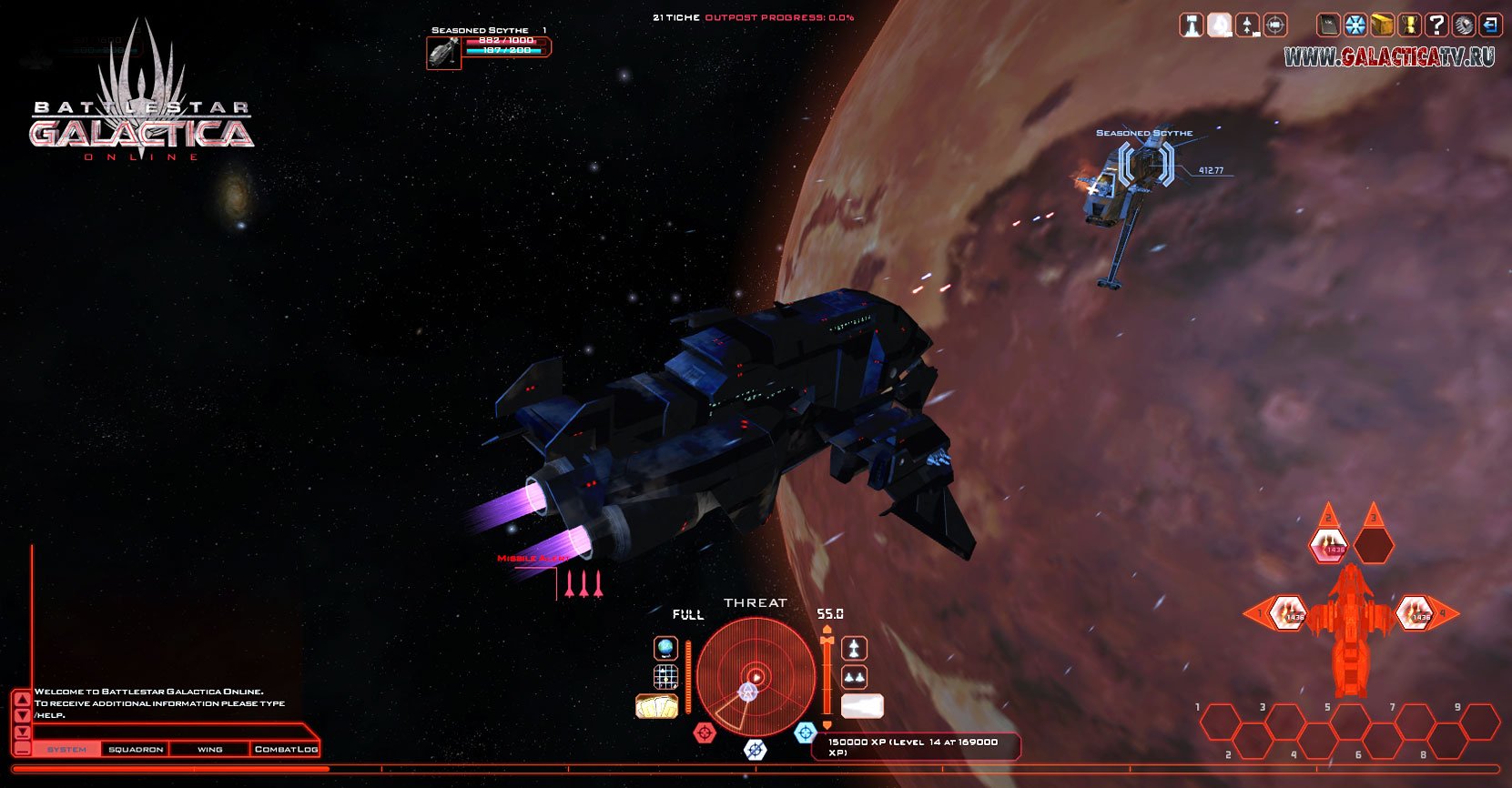Open the sector grid map icon

[x=665, y=676]
